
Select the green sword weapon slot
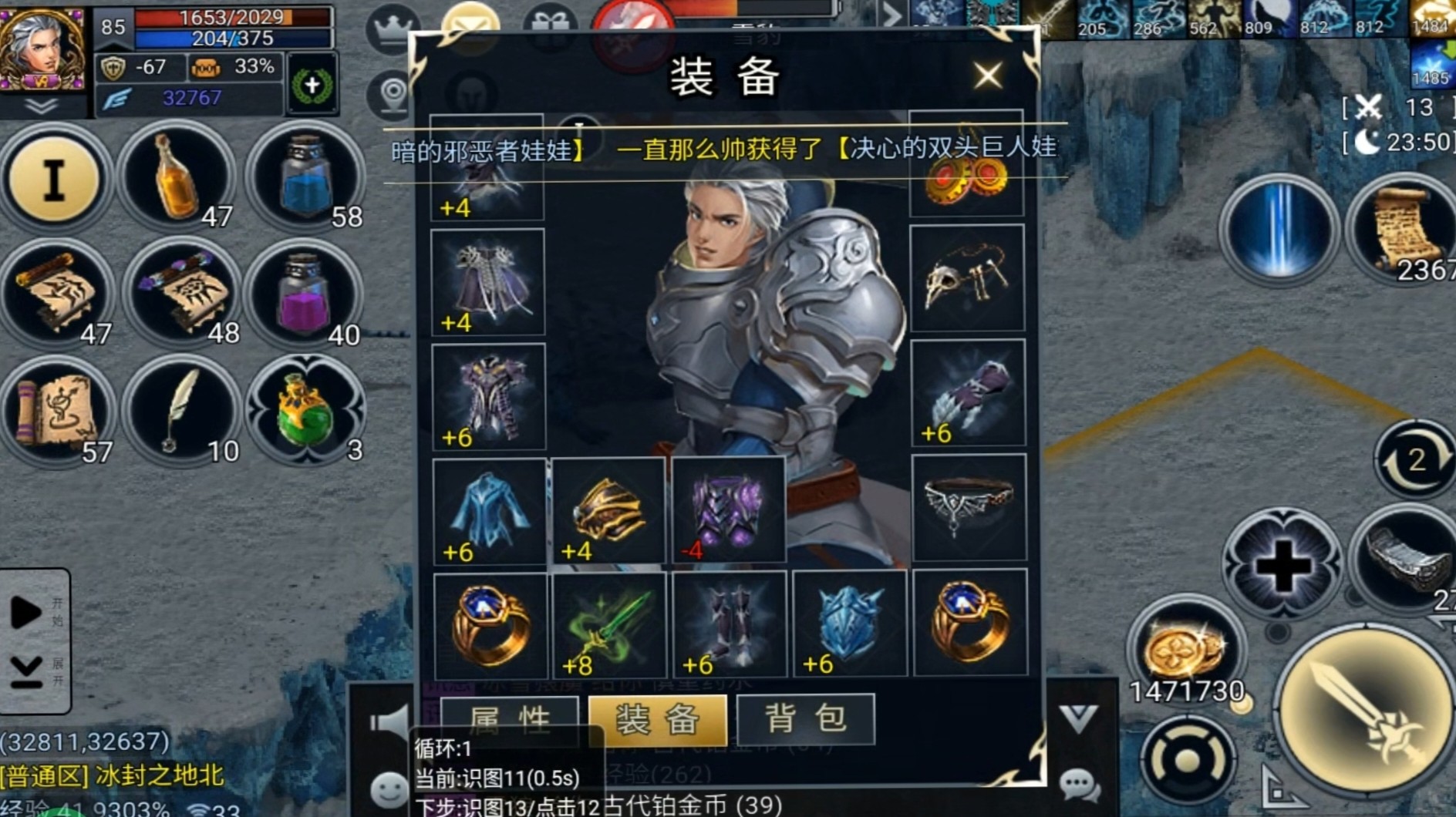coord(609,625)
